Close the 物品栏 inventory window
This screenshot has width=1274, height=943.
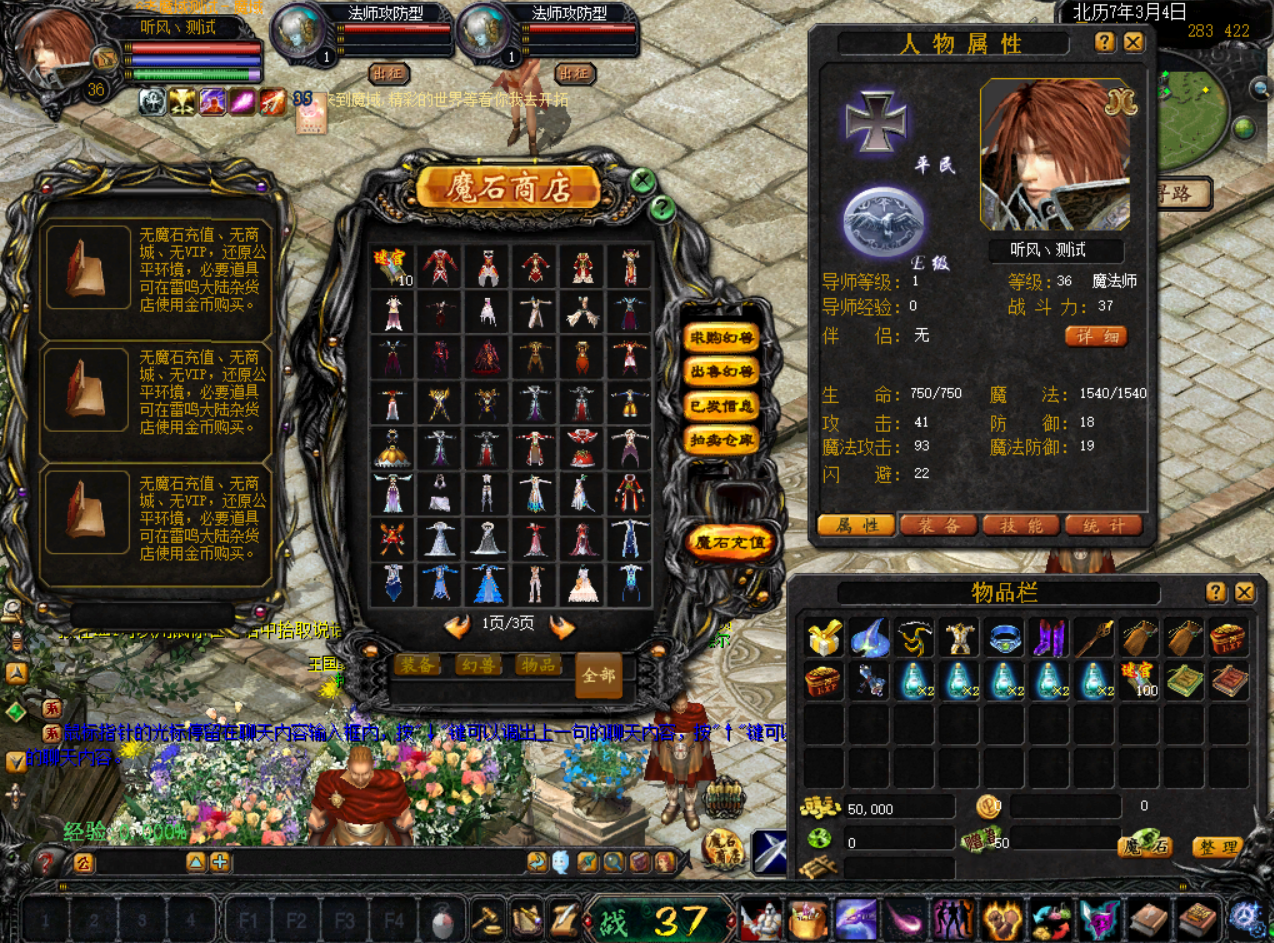click(1244, 592)
